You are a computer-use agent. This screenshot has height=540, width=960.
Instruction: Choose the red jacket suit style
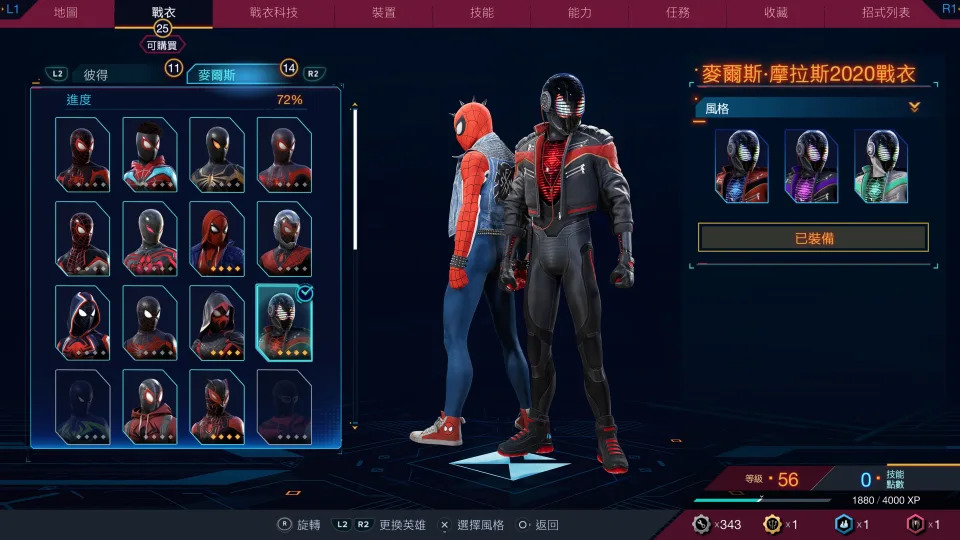click(x=741, y=166)
